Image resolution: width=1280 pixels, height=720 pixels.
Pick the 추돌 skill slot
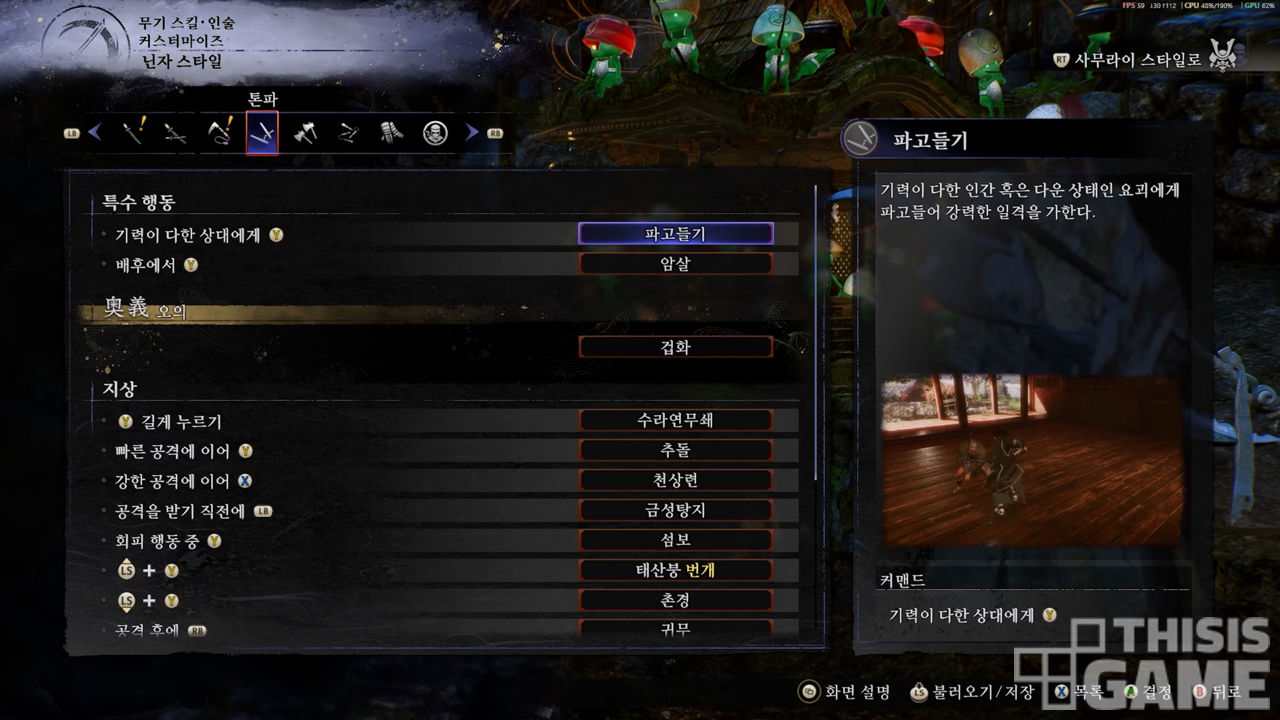[x=676, y=450]
